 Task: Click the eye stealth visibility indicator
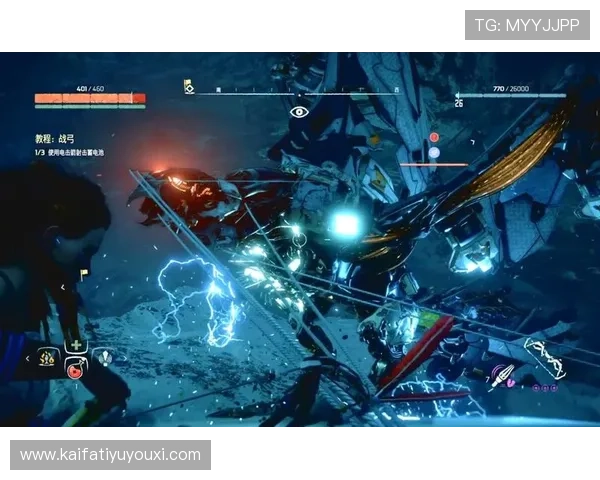tap(299, 112)
